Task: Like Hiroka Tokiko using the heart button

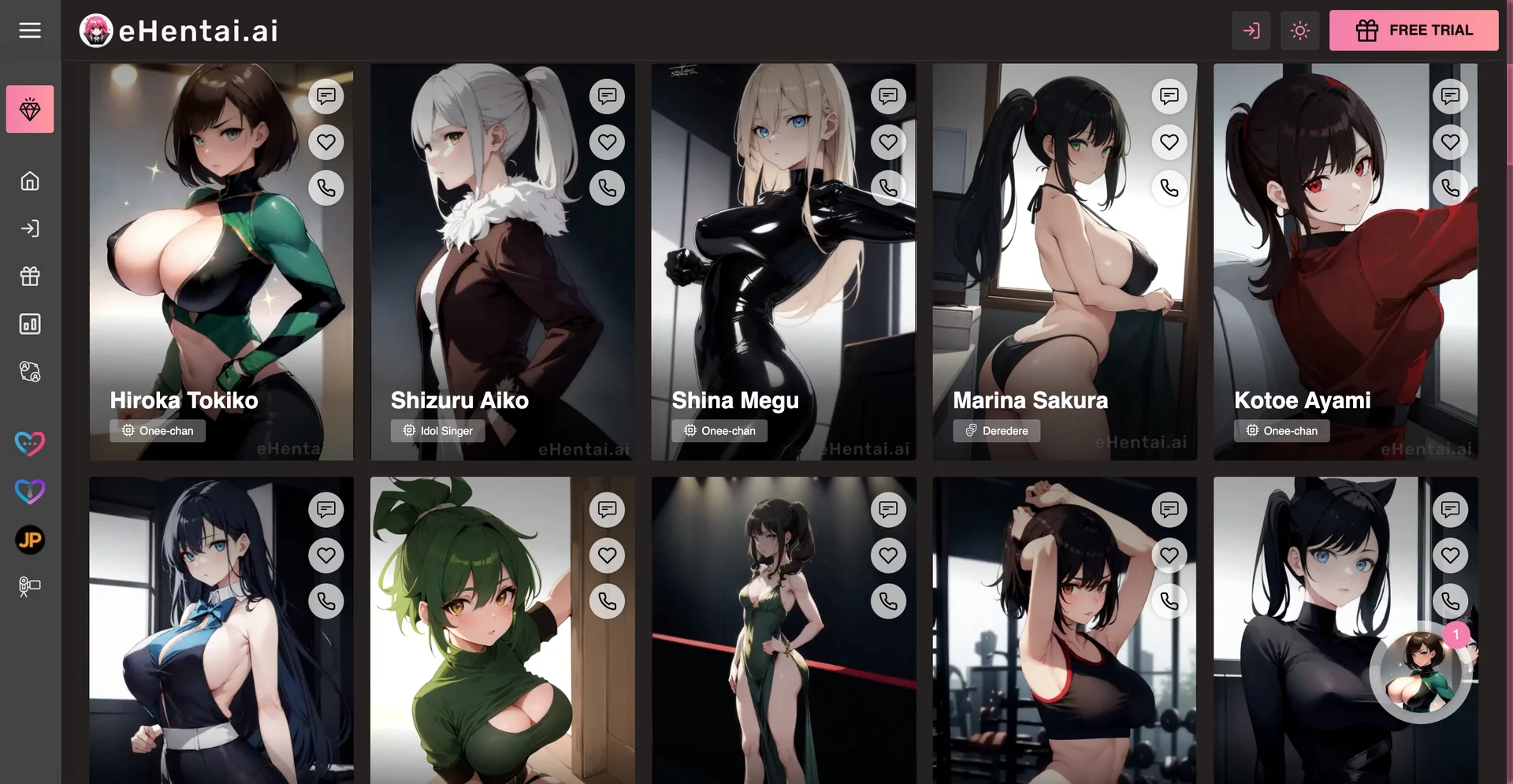Action: pos(326,142)
